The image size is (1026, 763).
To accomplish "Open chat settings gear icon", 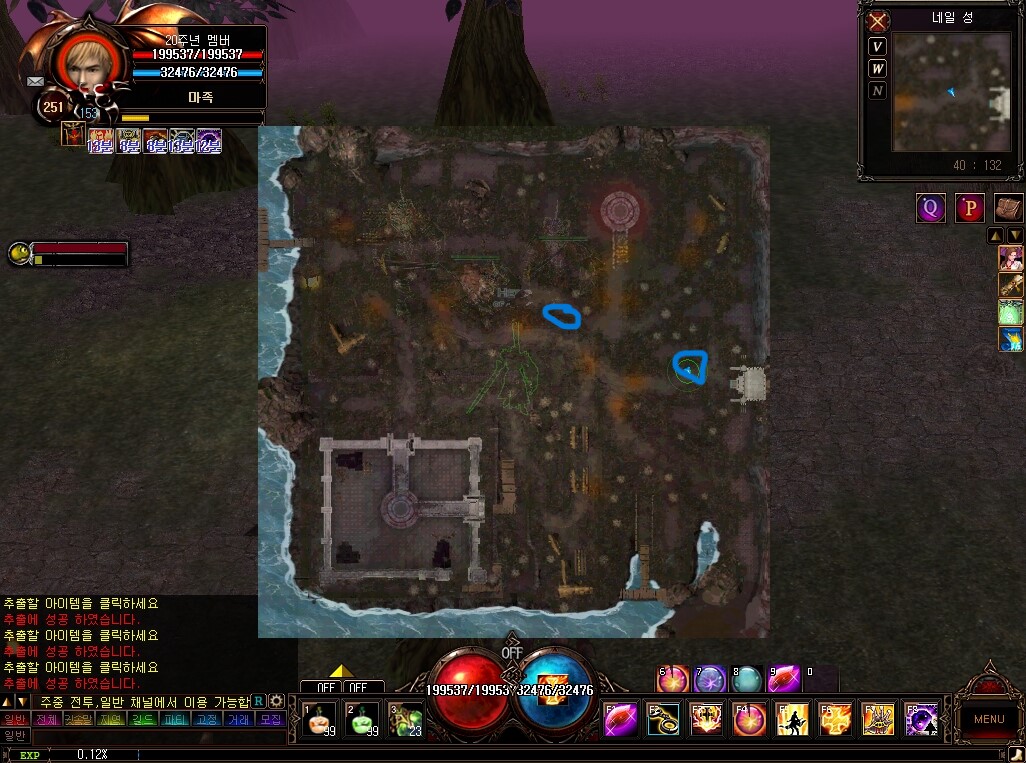I will point(277,701).
